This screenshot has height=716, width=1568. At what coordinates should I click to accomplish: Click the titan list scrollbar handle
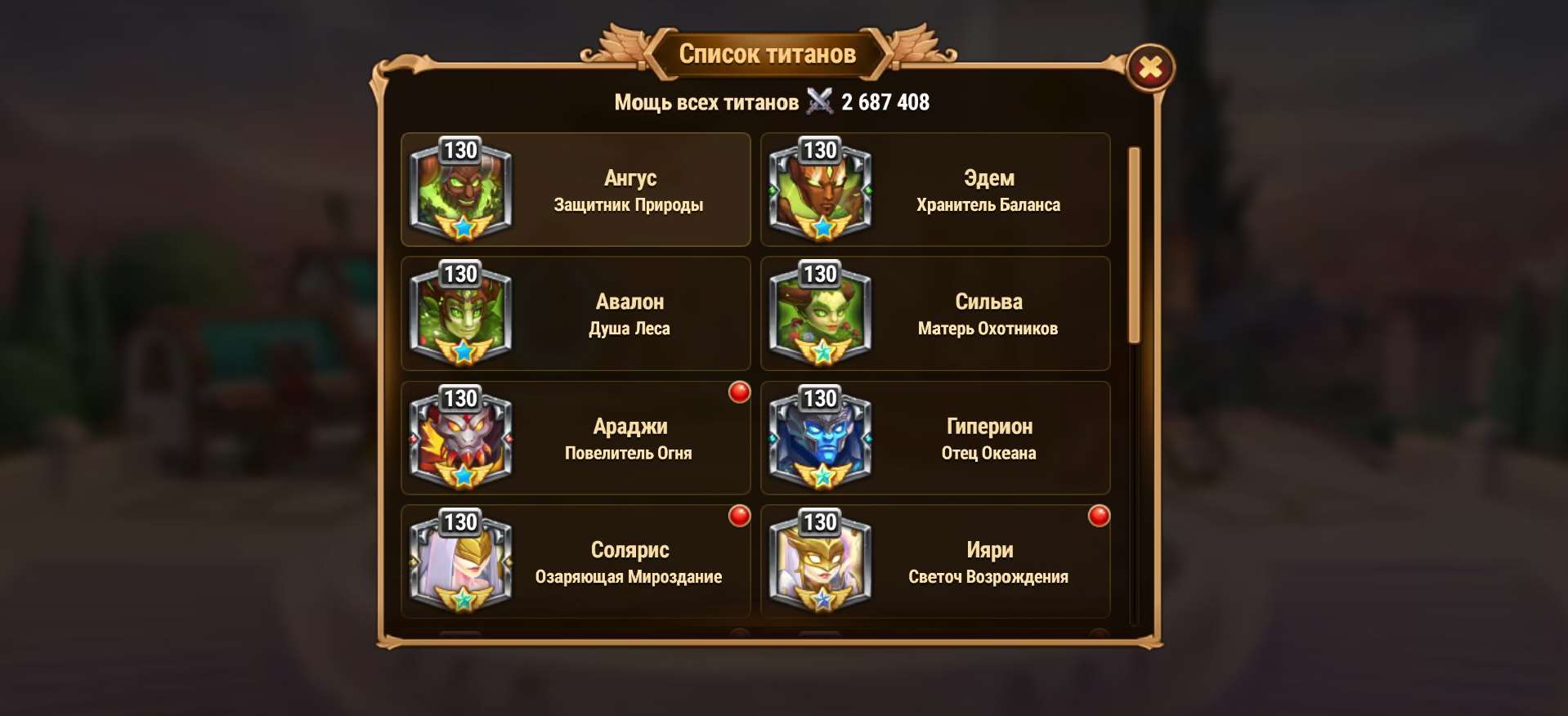click(x=1134, y=245)
